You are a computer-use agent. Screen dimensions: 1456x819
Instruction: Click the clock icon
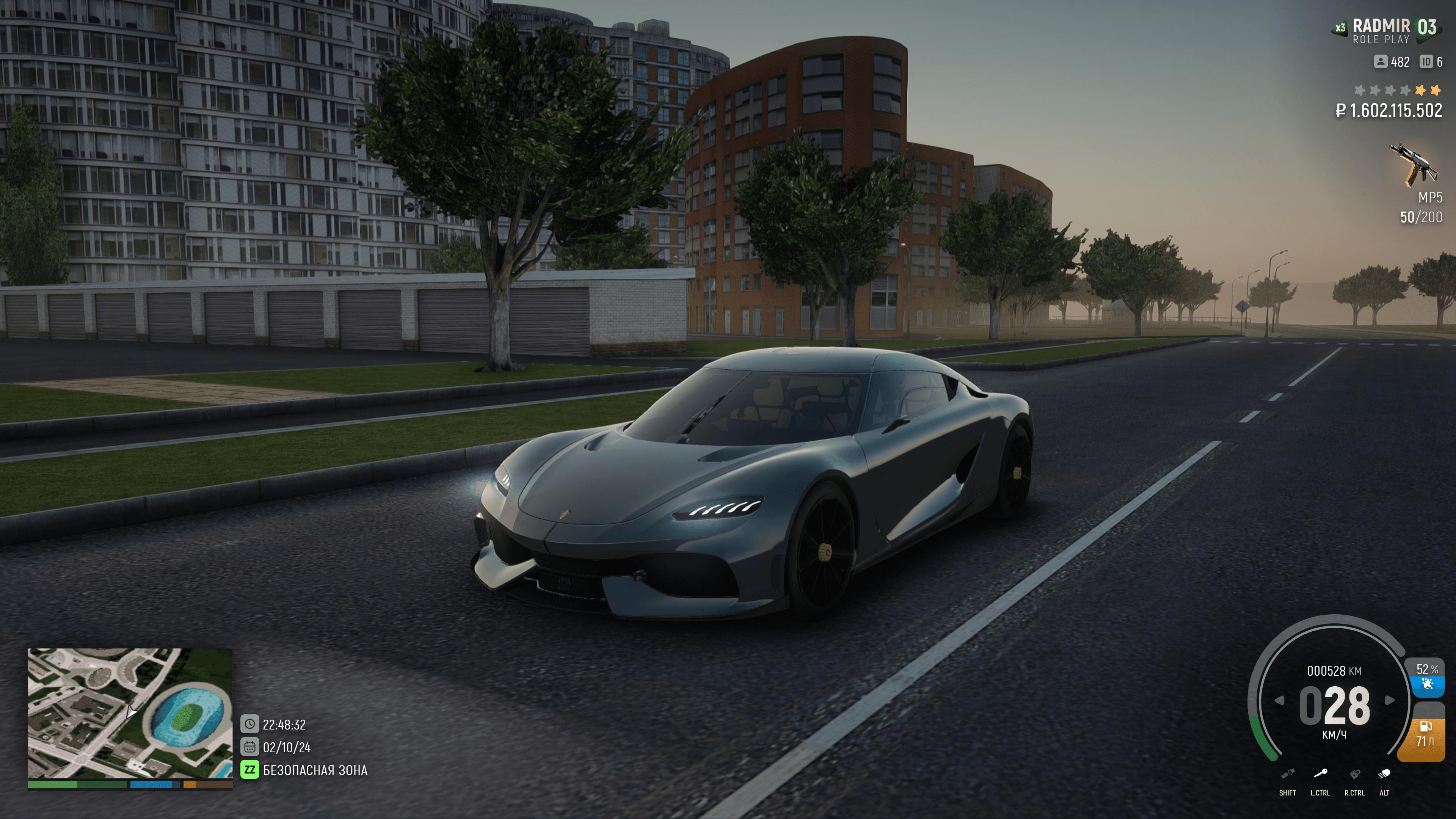click(x=249, y=724)
